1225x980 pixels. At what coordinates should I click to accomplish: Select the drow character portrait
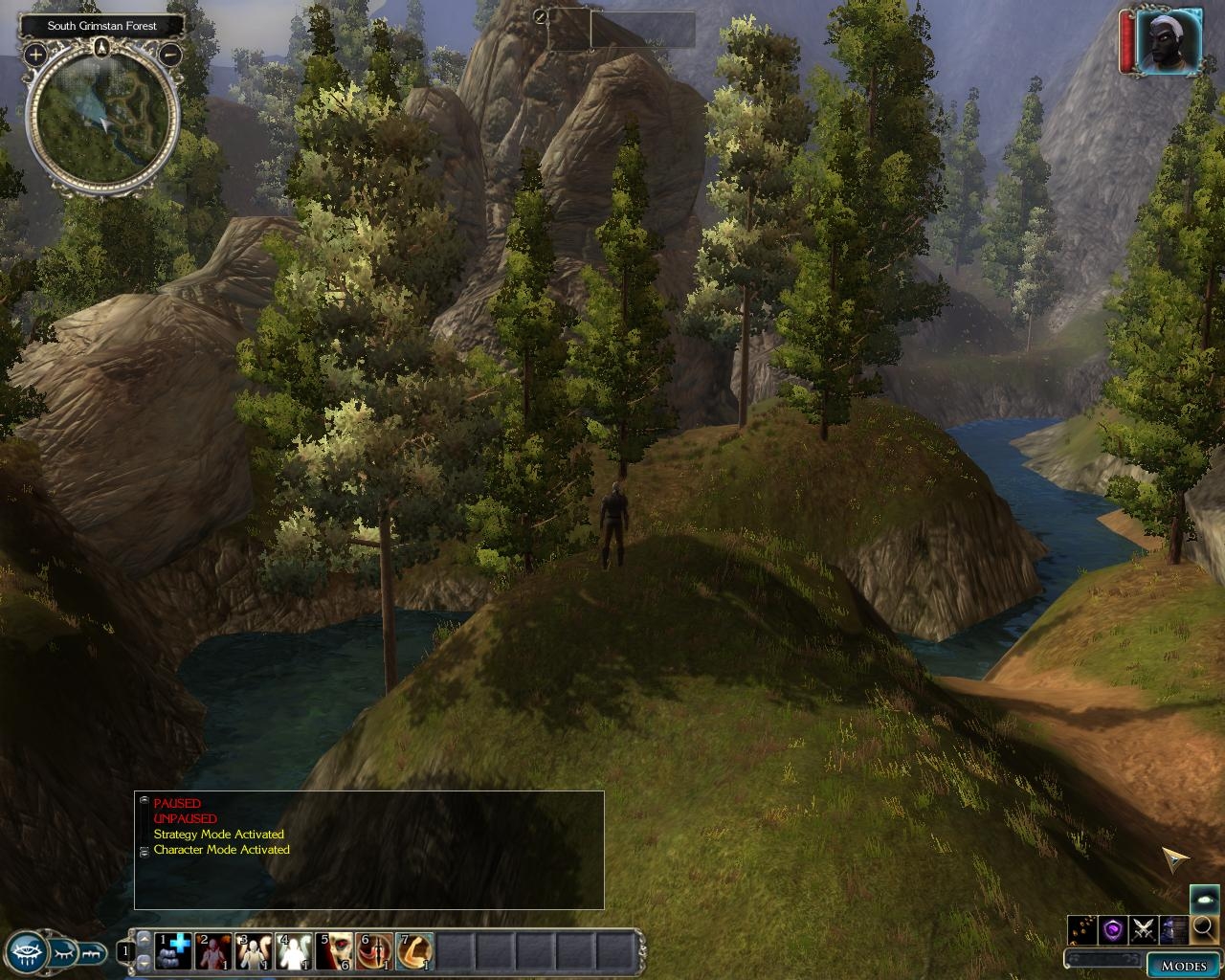coord(1168,42)
